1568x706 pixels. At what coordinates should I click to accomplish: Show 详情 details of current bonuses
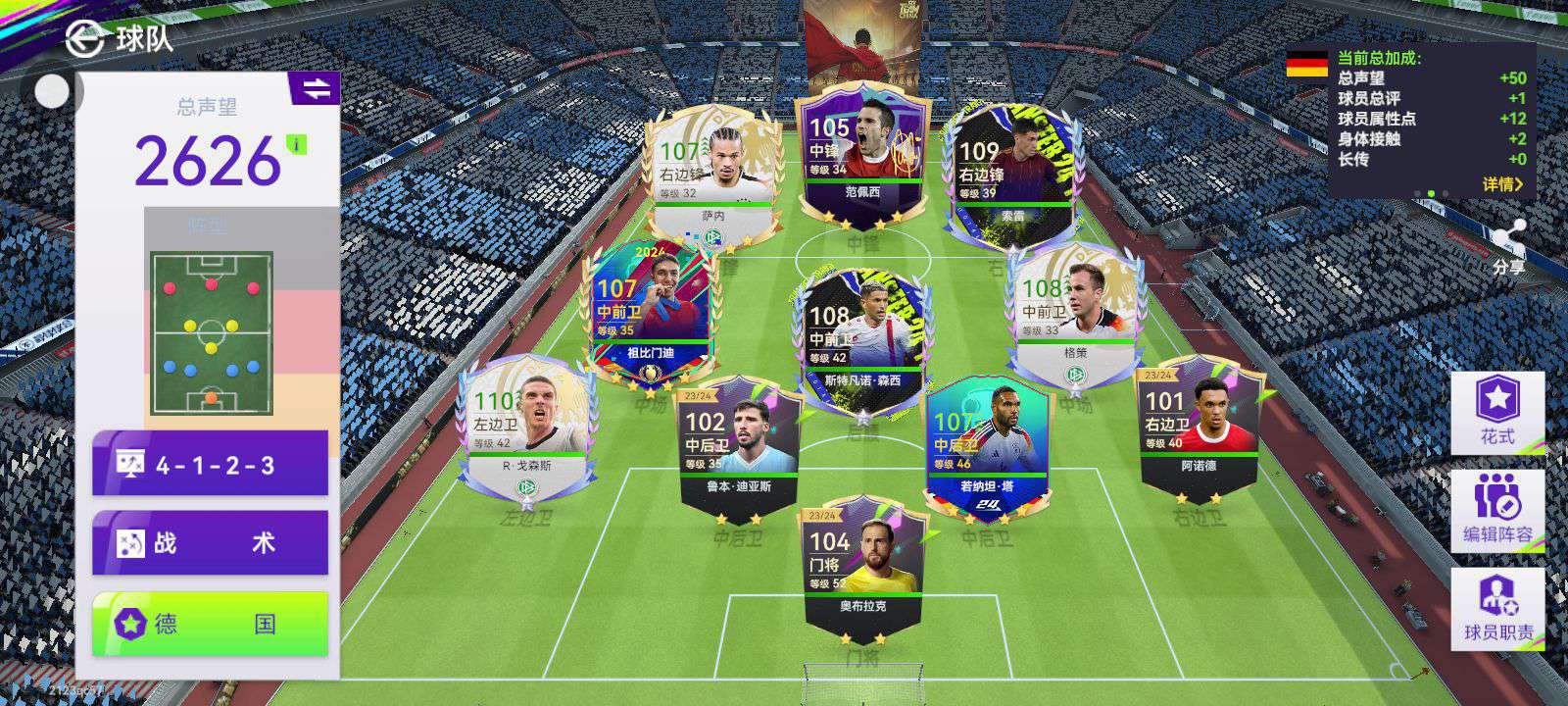1501,183
